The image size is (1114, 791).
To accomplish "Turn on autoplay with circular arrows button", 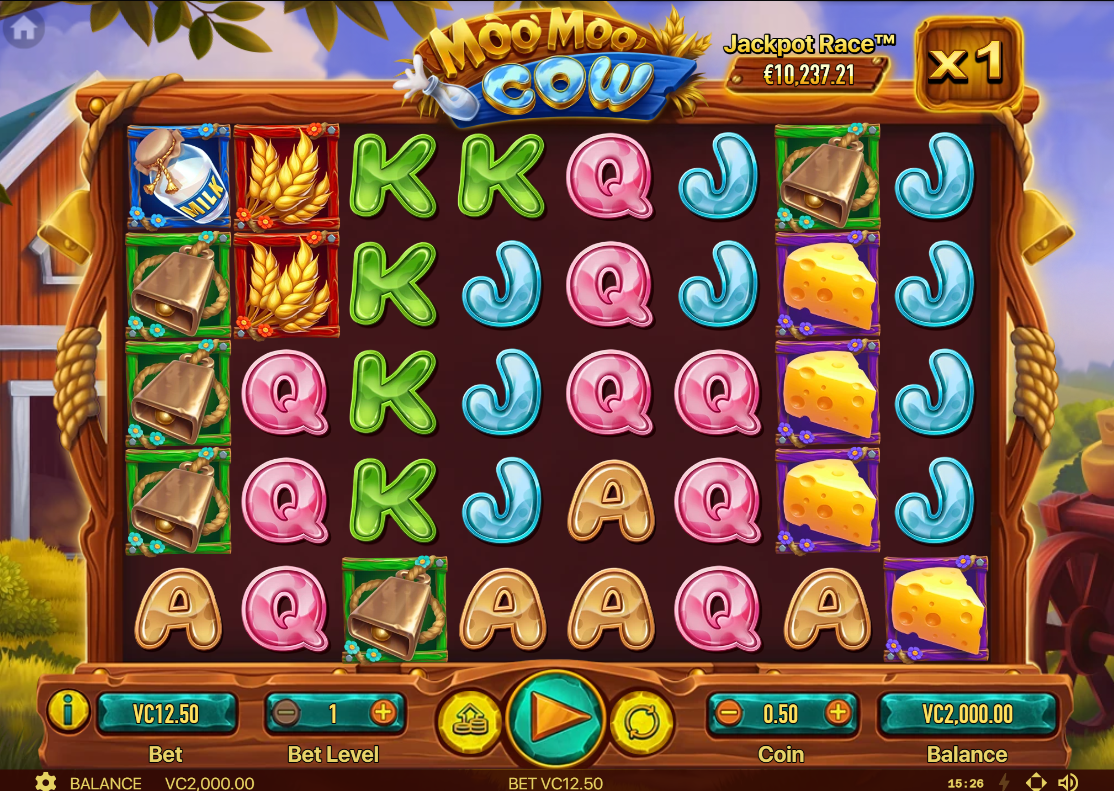I will coord(641,718).
